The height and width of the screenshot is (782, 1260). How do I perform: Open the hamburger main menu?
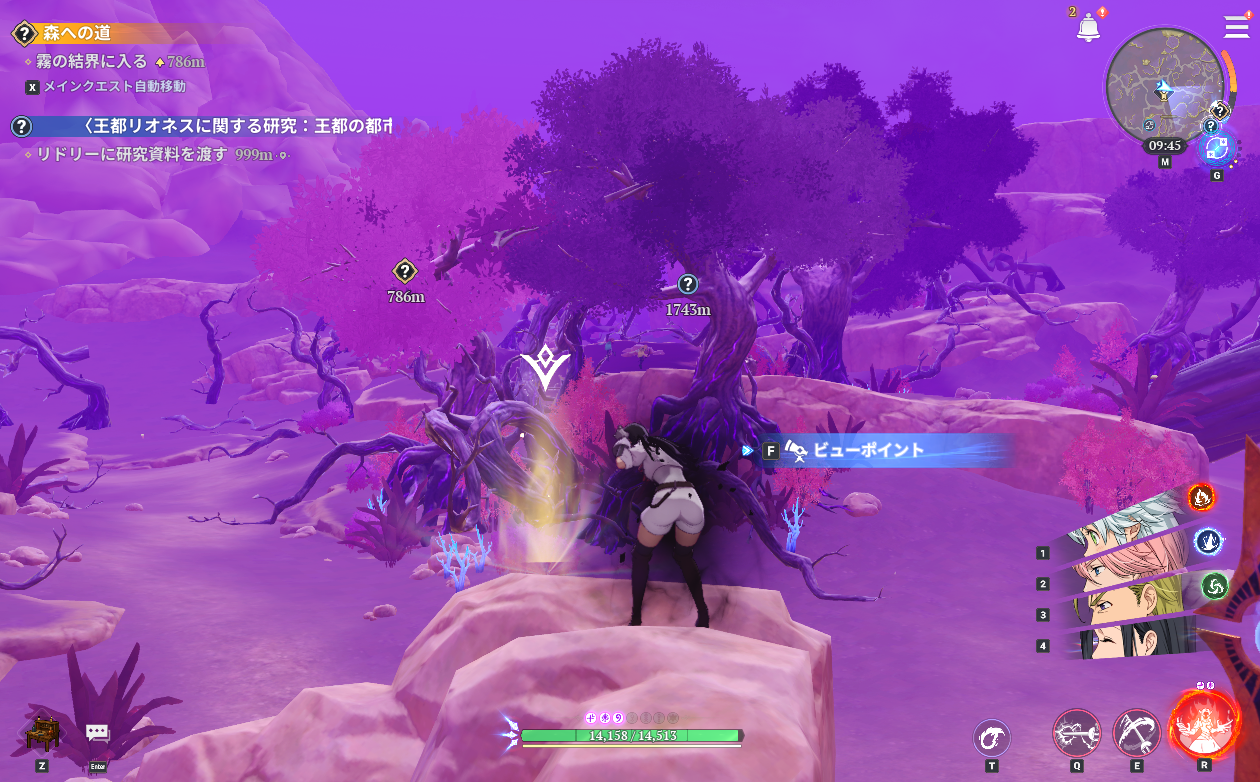tap(1236, 27)
